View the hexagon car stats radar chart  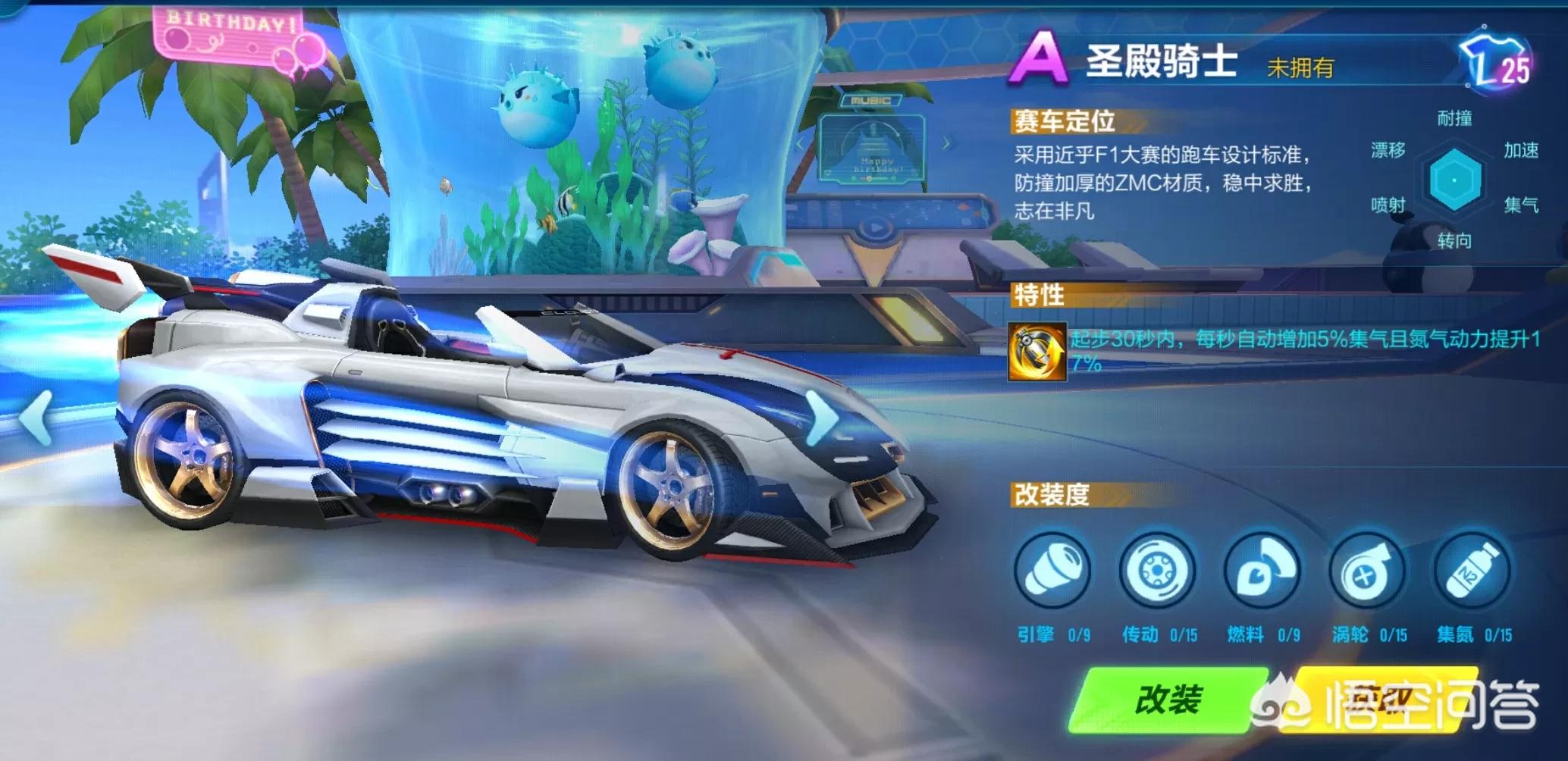click(x=1454, y=180)
